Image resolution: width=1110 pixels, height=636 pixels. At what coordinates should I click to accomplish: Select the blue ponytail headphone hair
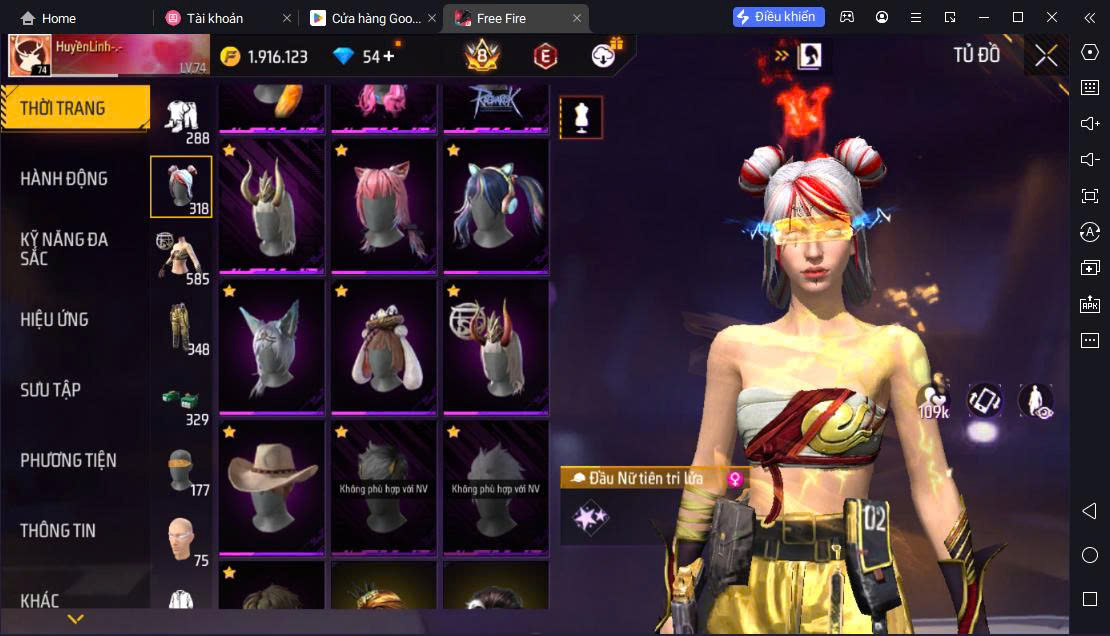coord(496,205)
